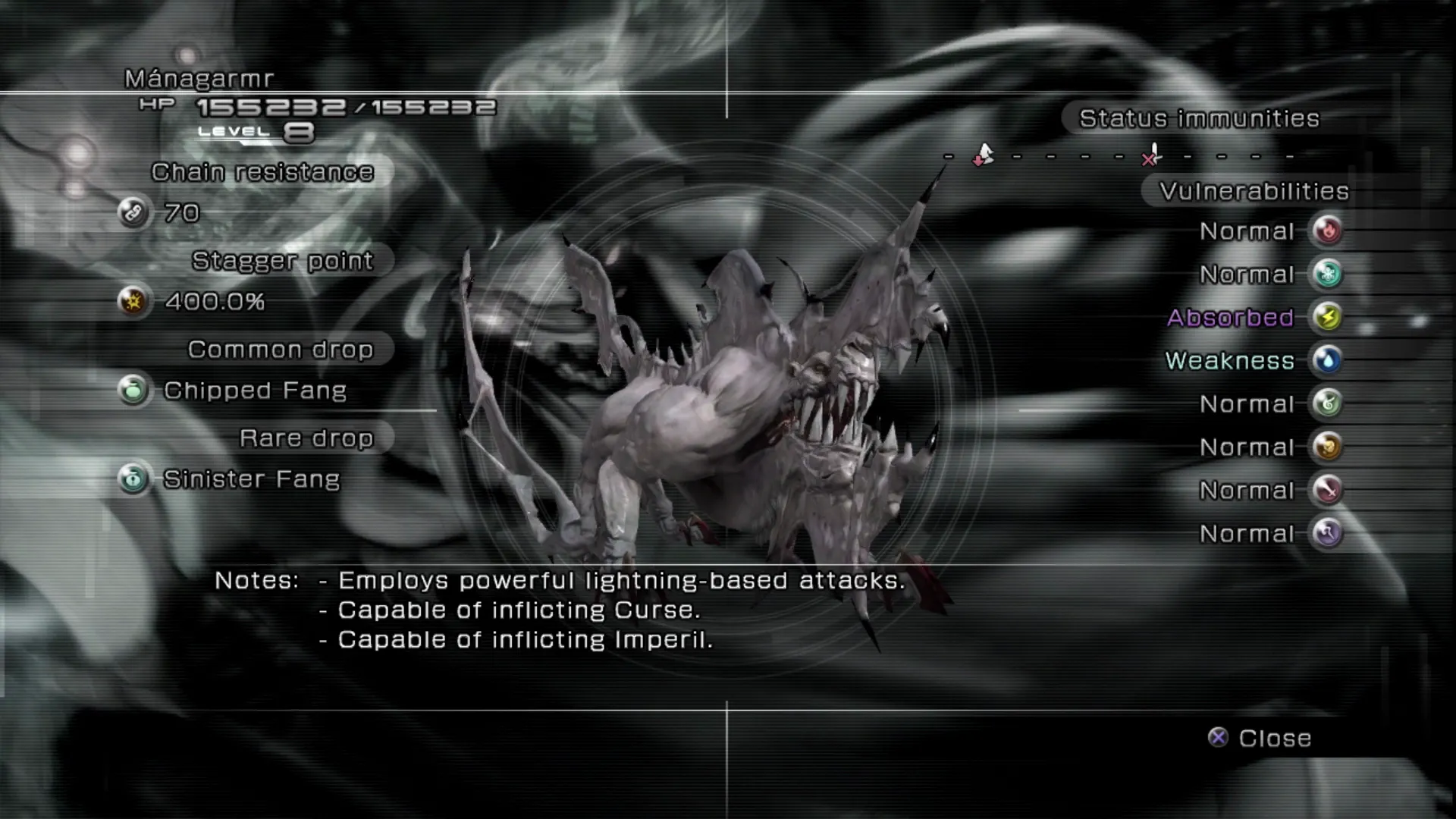Select the earth vulnerability icon

click(x=1327, y=447)
